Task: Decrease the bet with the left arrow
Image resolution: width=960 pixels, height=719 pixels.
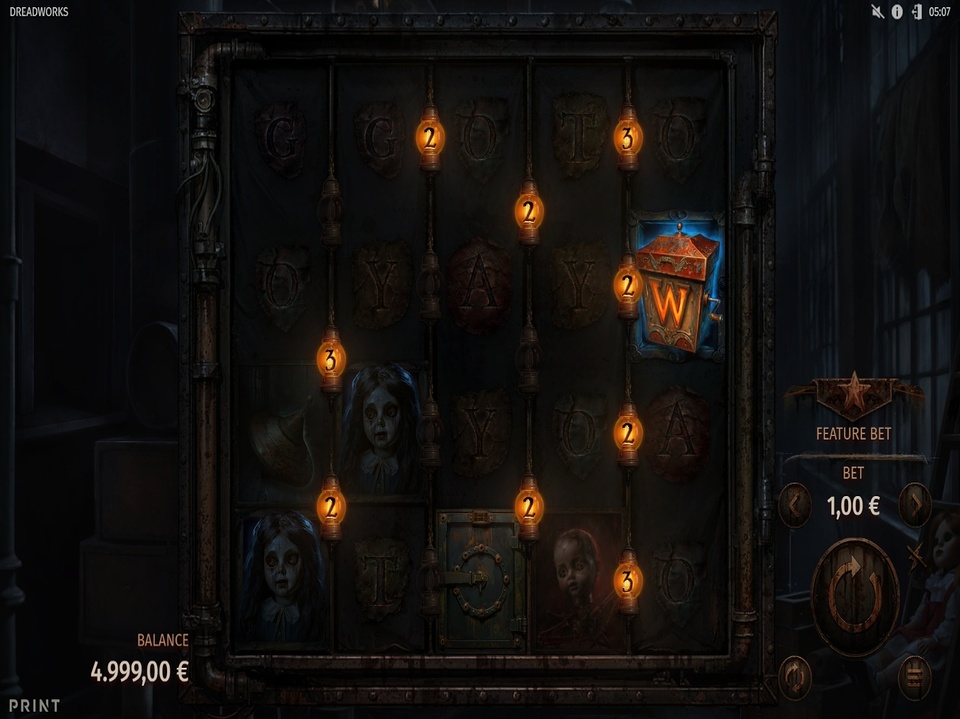Action: tap(794, 505)
